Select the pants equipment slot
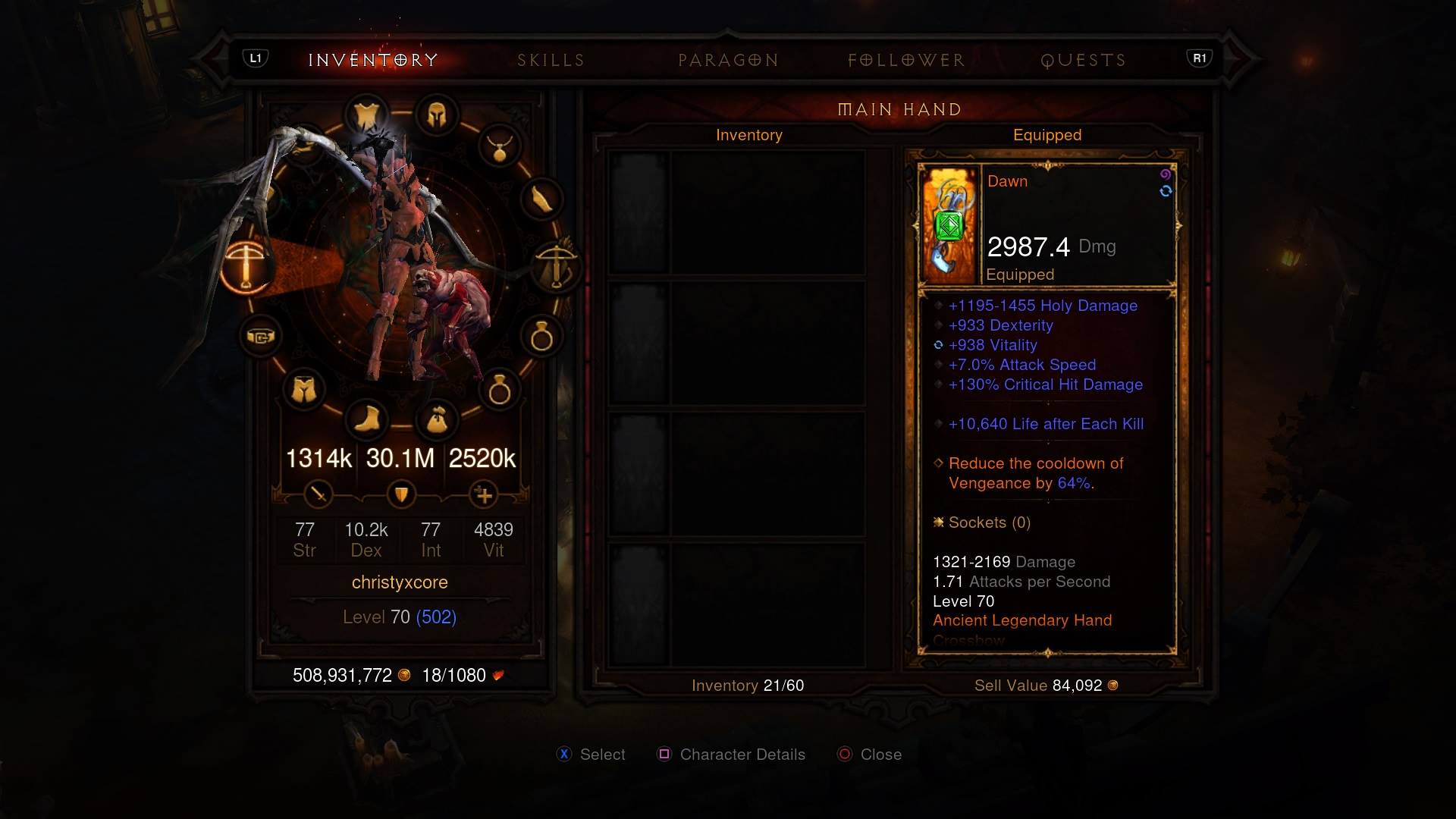Viewport: 1456px width, 819px height. 303,390
